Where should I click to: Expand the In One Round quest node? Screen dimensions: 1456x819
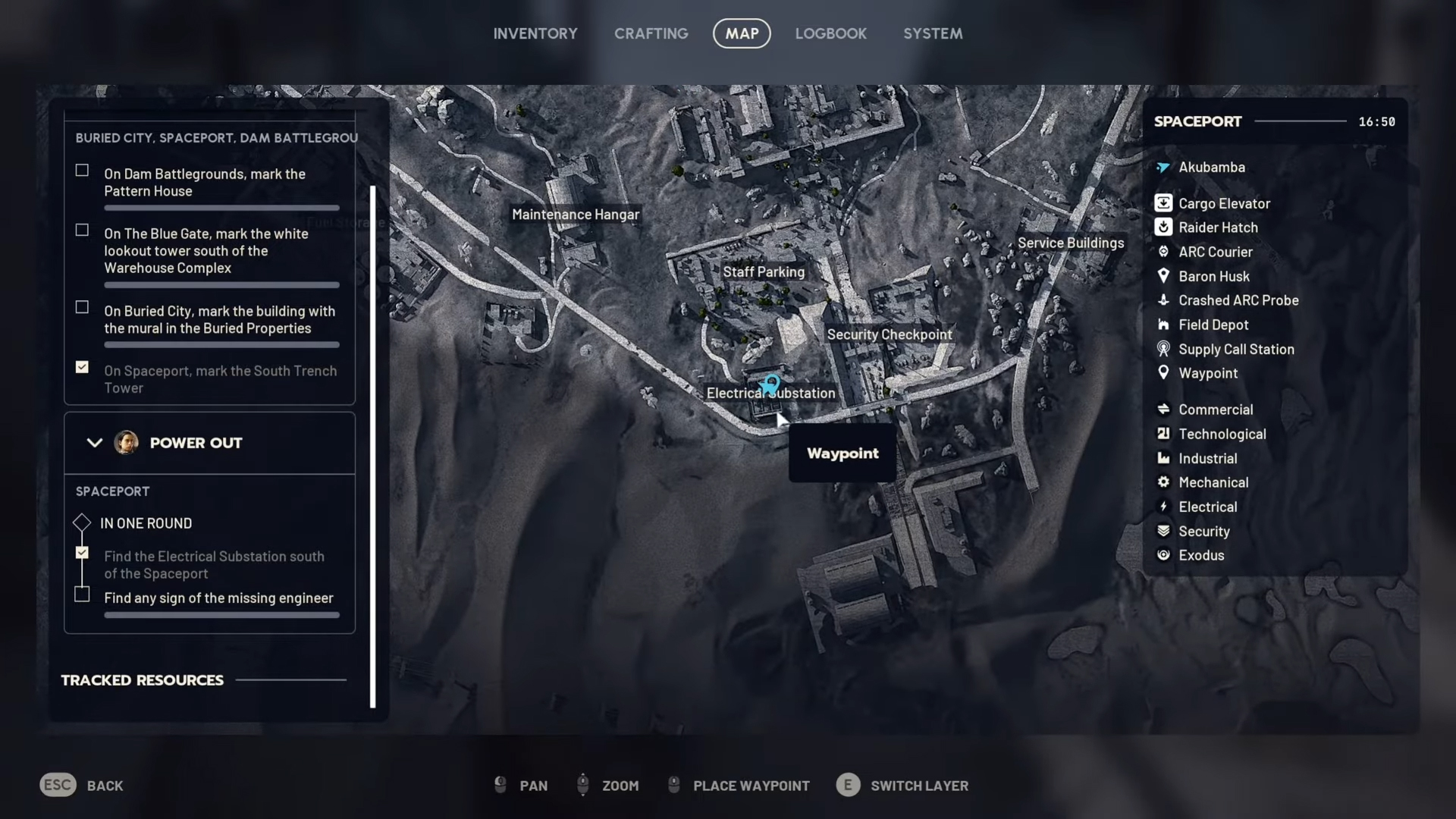click(x=81, y=522)
